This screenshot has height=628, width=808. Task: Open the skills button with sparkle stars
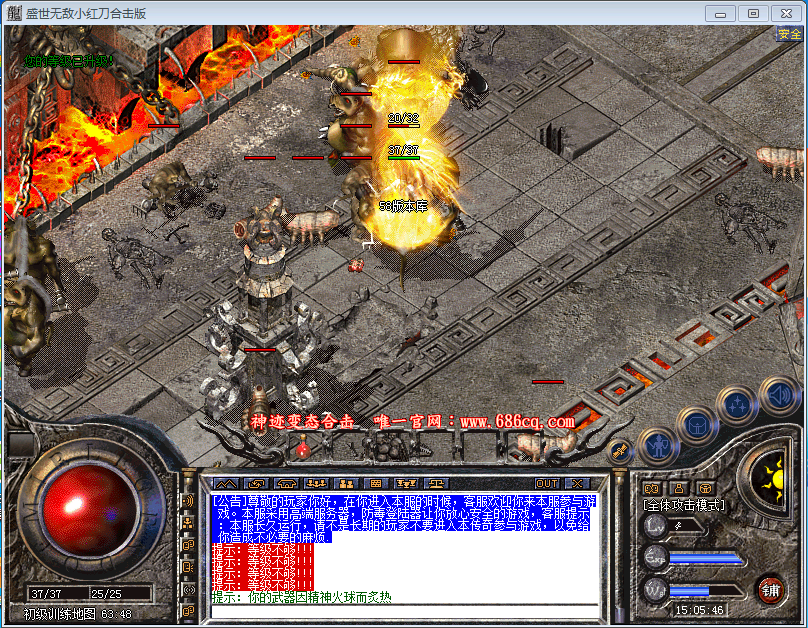pyautogui.click(x=737, y=404)
